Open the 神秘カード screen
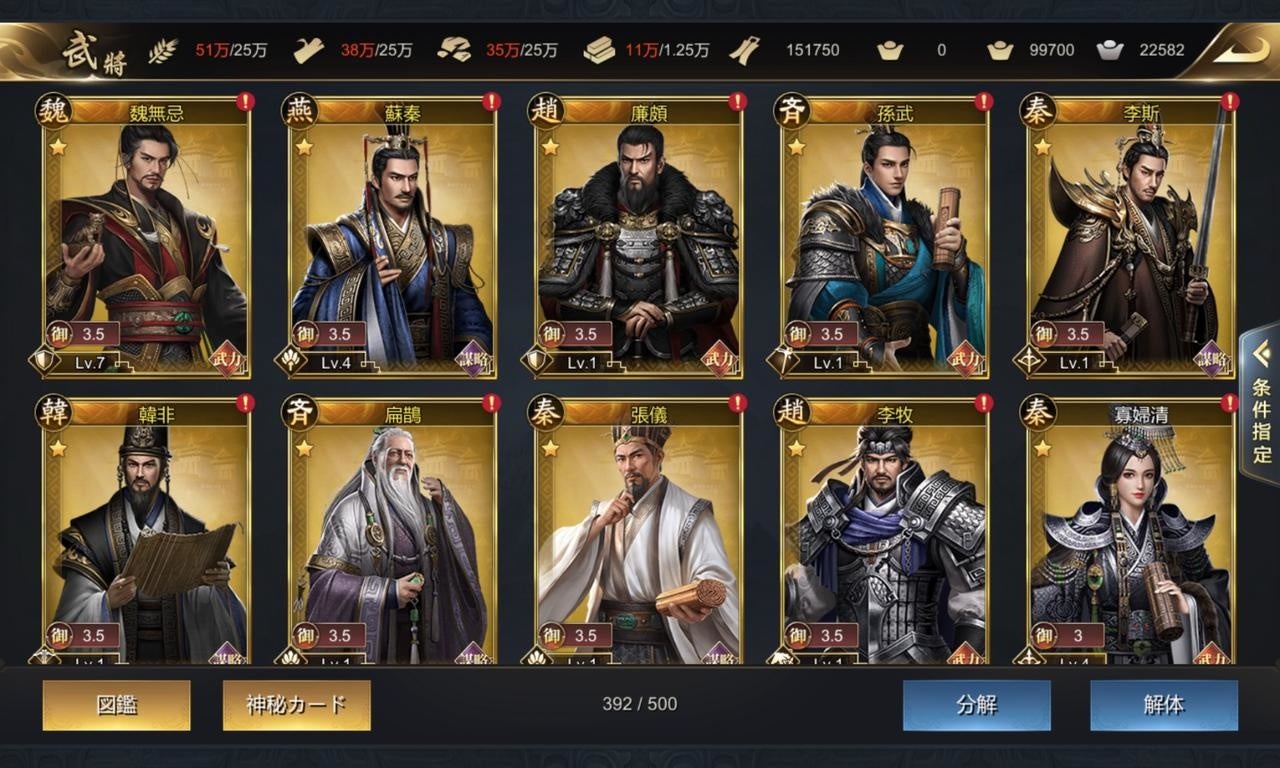Viewport: 1280px width, 768px height. [x=296, y=704]
